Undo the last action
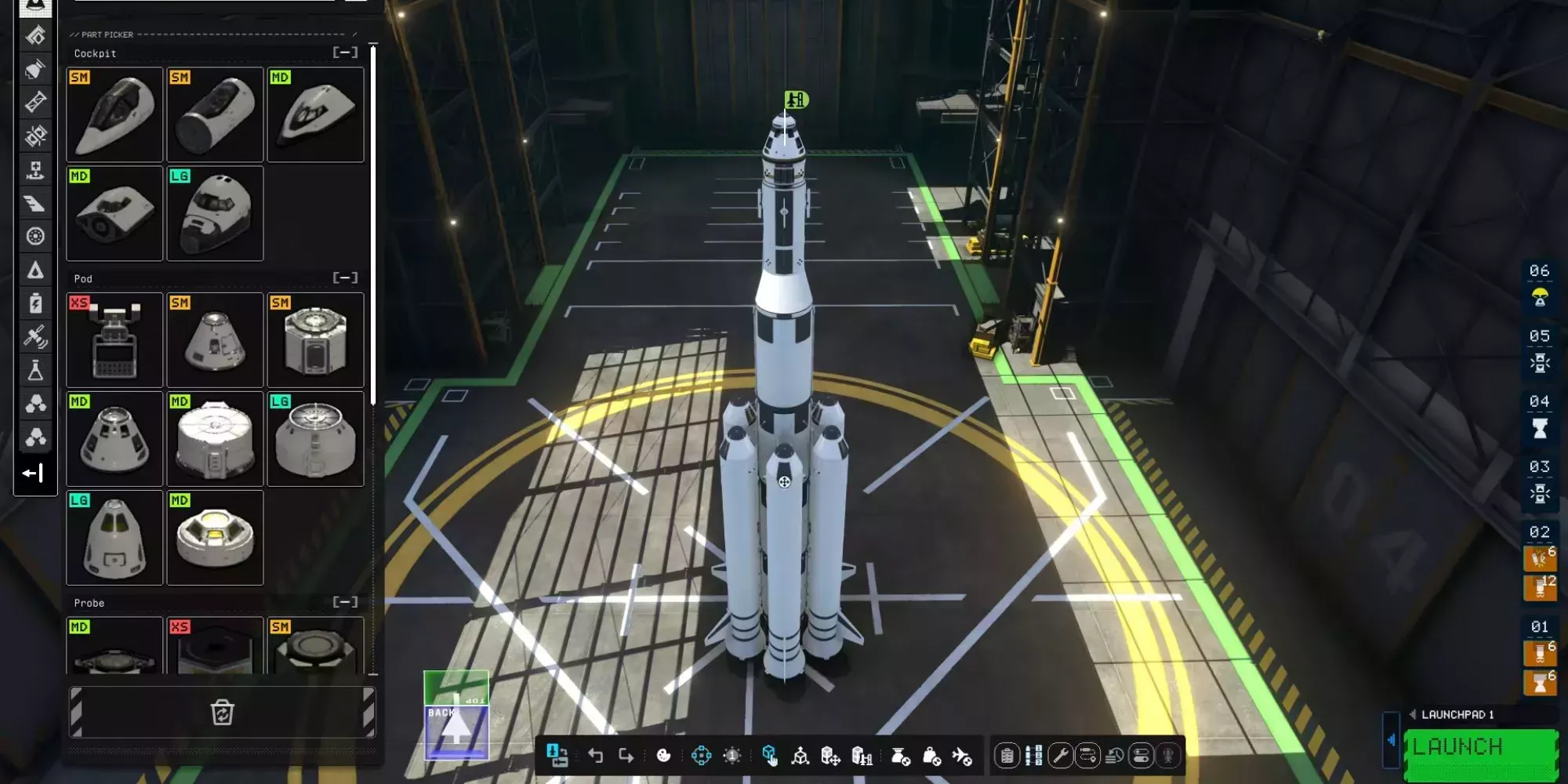This screenshot has width=1568, height=784. coord(595,755)
